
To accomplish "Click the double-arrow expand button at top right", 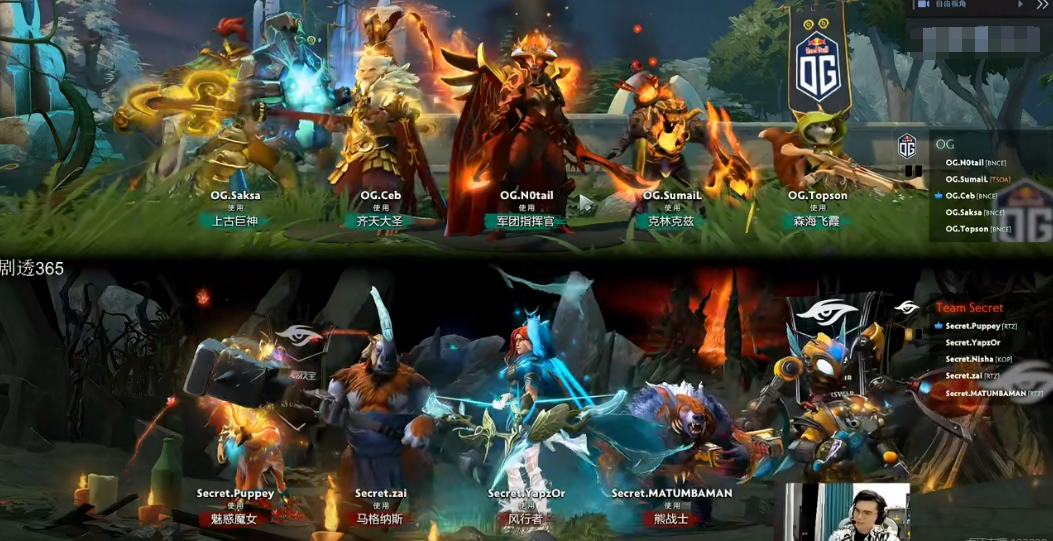I will point(1041,6).
